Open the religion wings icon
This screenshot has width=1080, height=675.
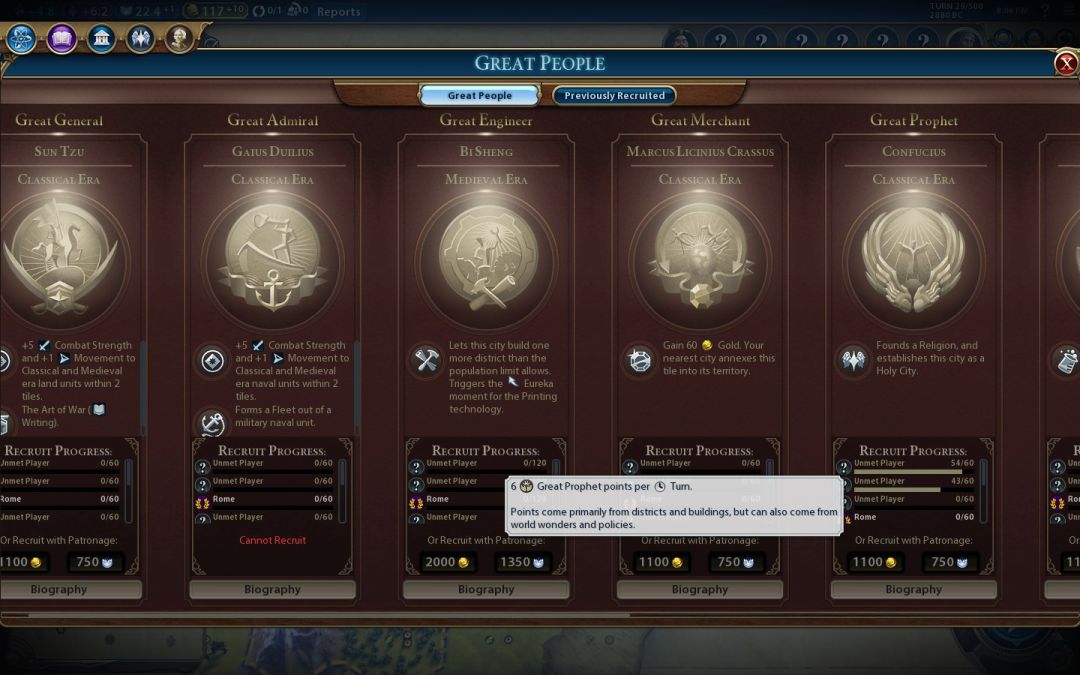click(140, 39)
